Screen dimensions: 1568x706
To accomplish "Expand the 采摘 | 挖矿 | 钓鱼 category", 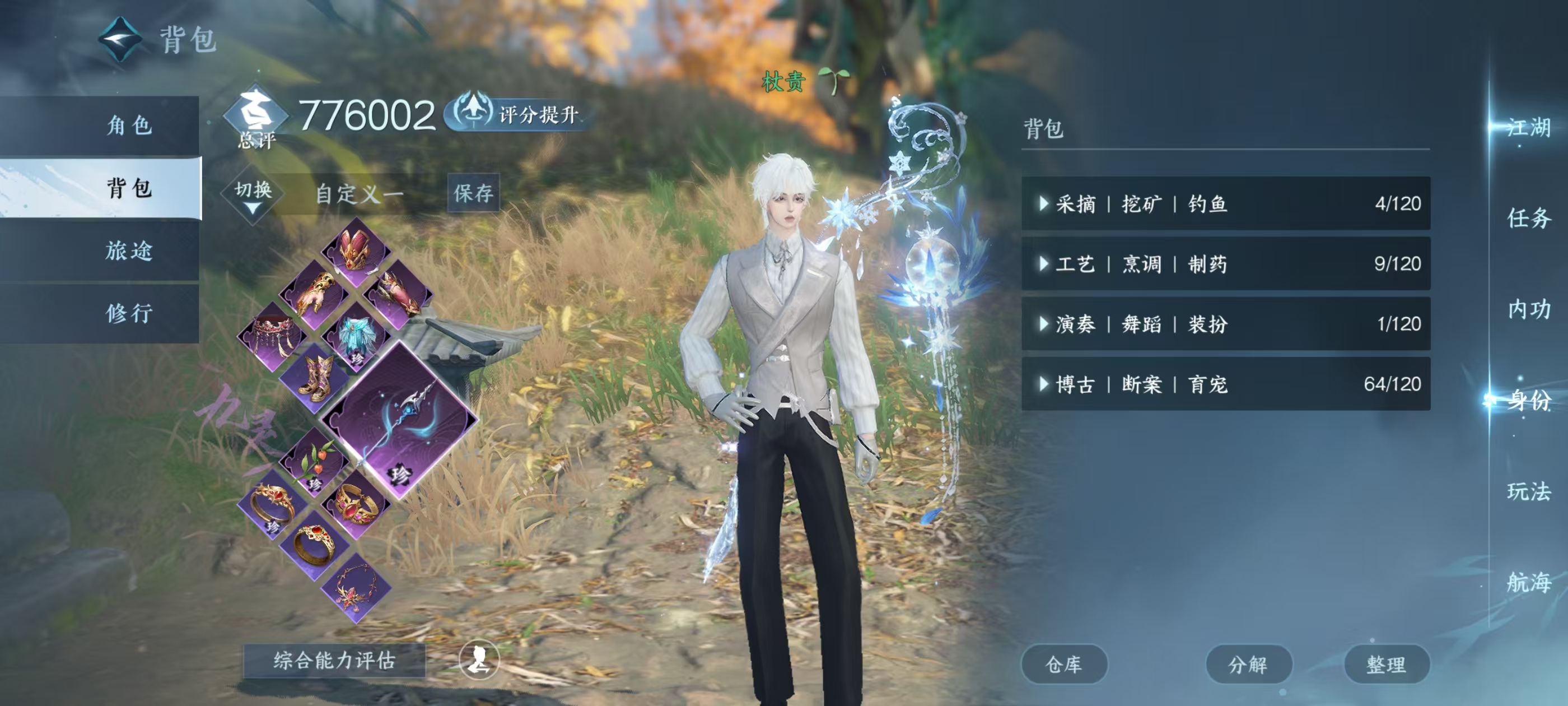I will click(1225, 203).
